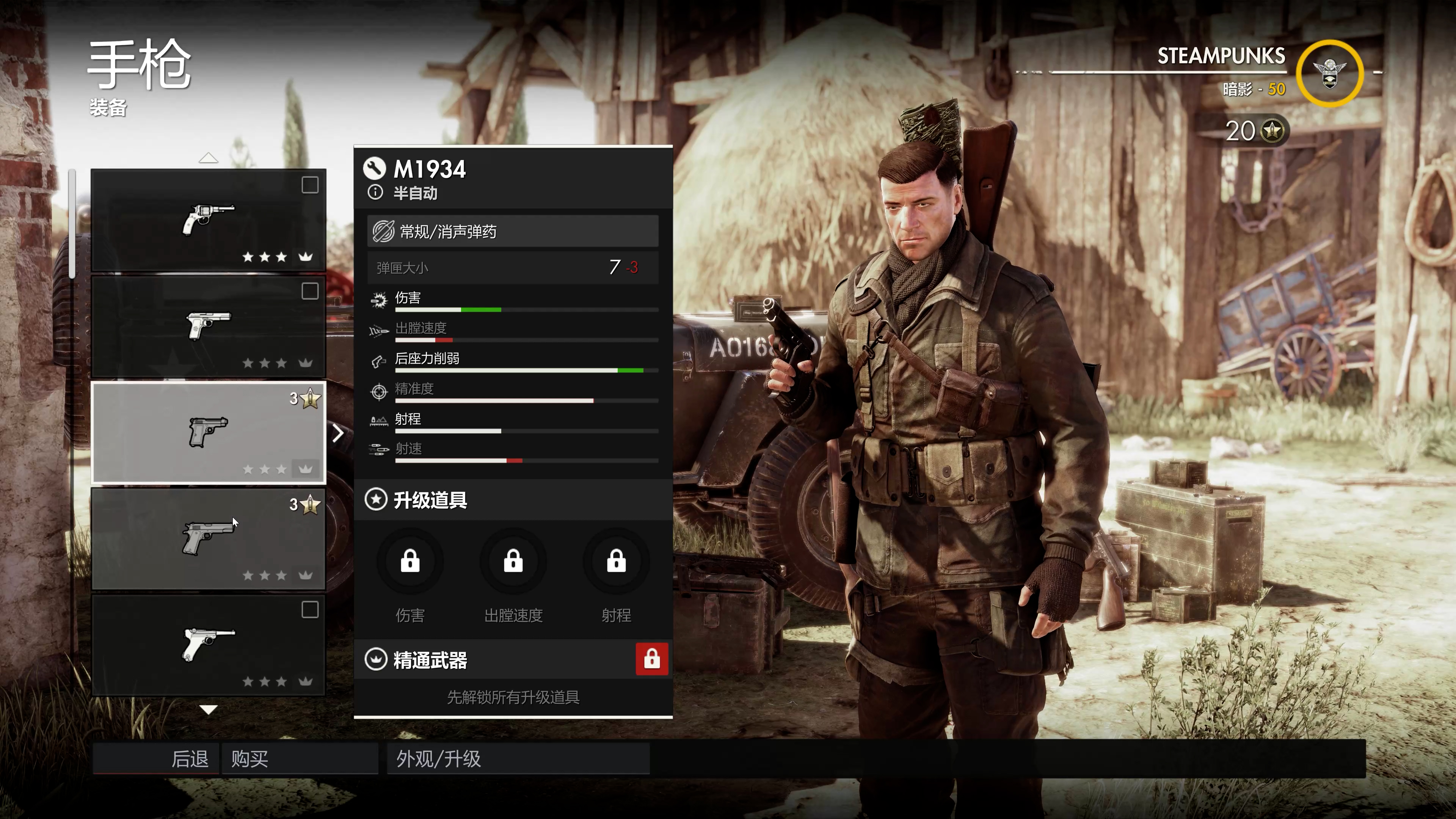
Task: Select the highlighted M1934 pistol slot
Action: coord(208,433)
